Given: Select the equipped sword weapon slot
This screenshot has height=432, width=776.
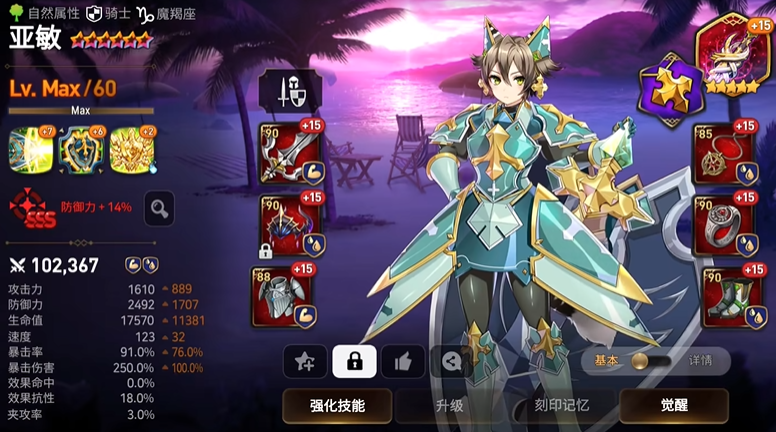Looking at the screenshot, I should [290, 153].
